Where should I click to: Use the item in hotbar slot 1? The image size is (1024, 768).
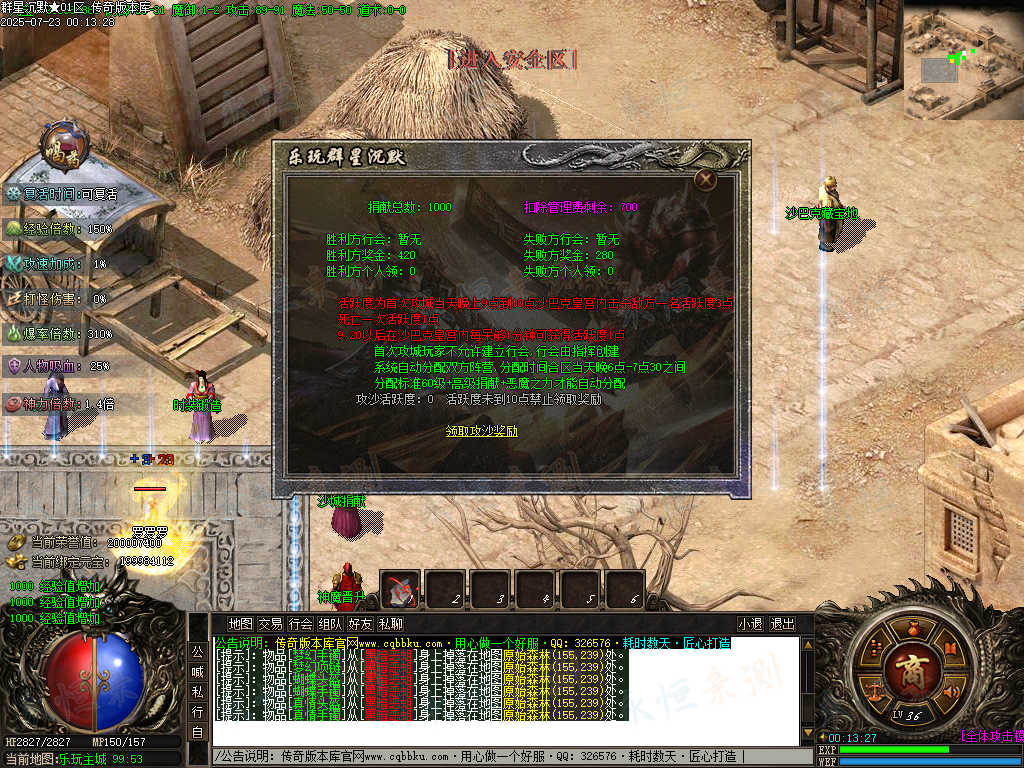402,590
